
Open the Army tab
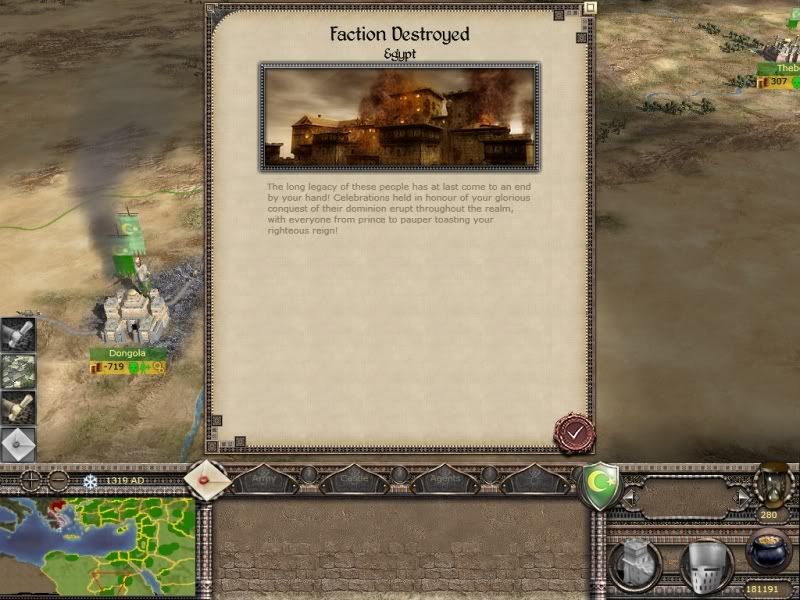(263, 480)
